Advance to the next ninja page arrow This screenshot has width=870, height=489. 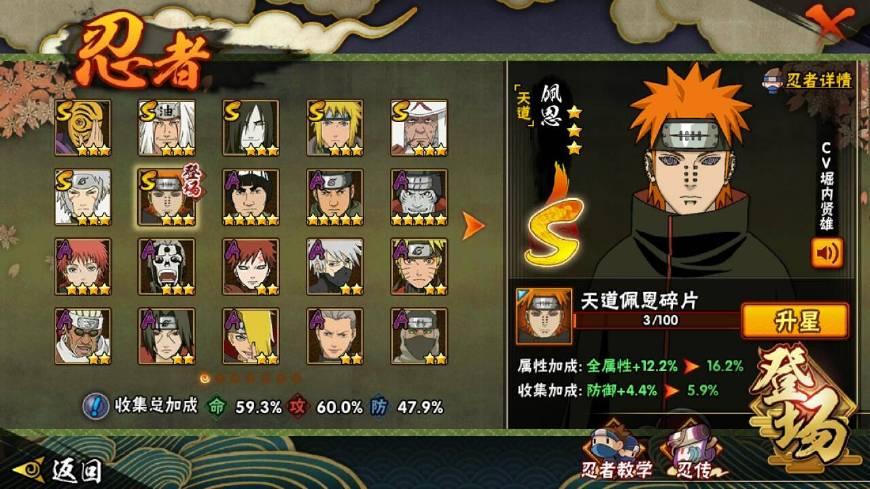pyautogui.click(x=472, y=226)
